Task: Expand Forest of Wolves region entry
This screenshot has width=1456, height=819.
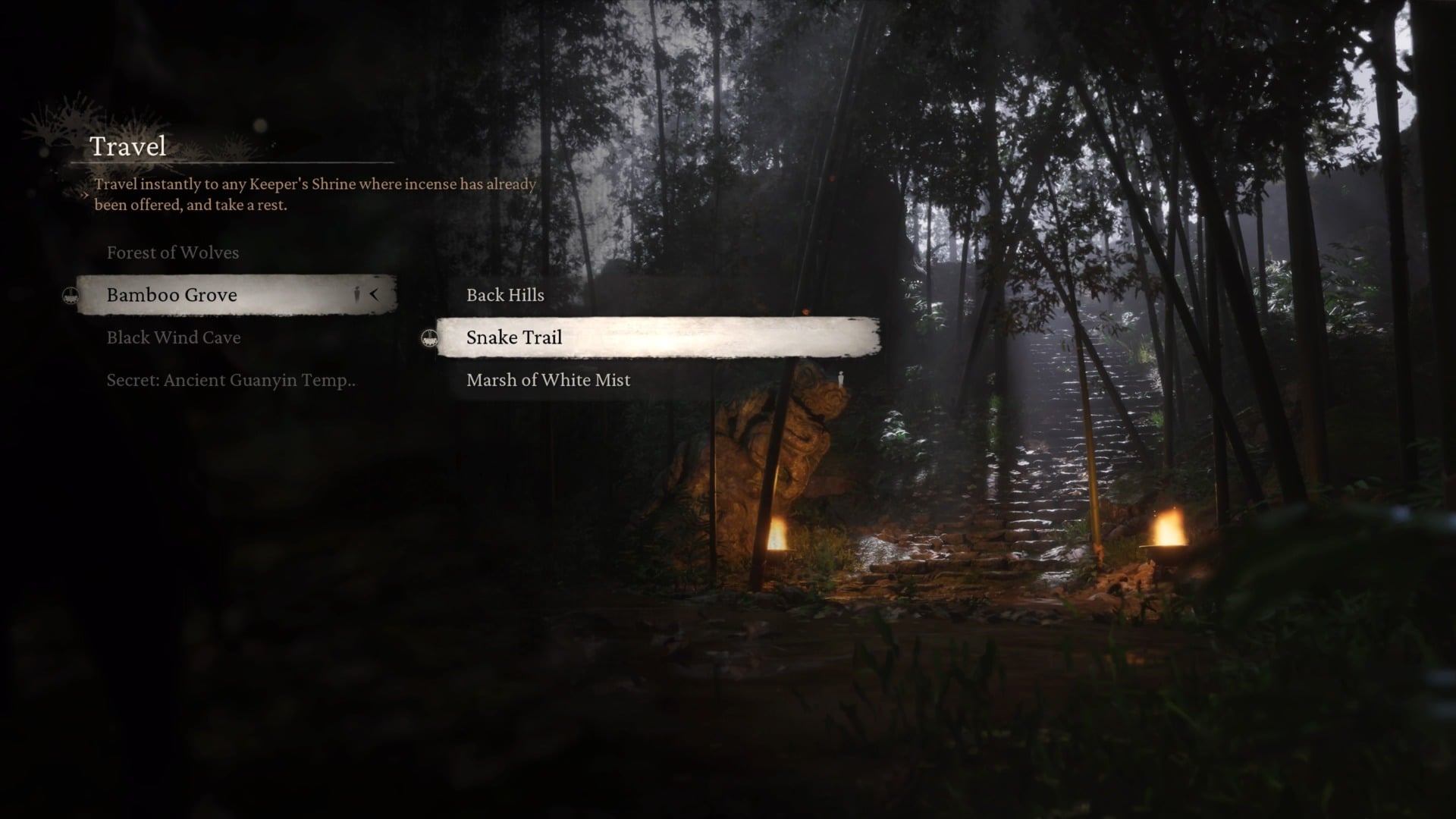Action: (172, 253)
